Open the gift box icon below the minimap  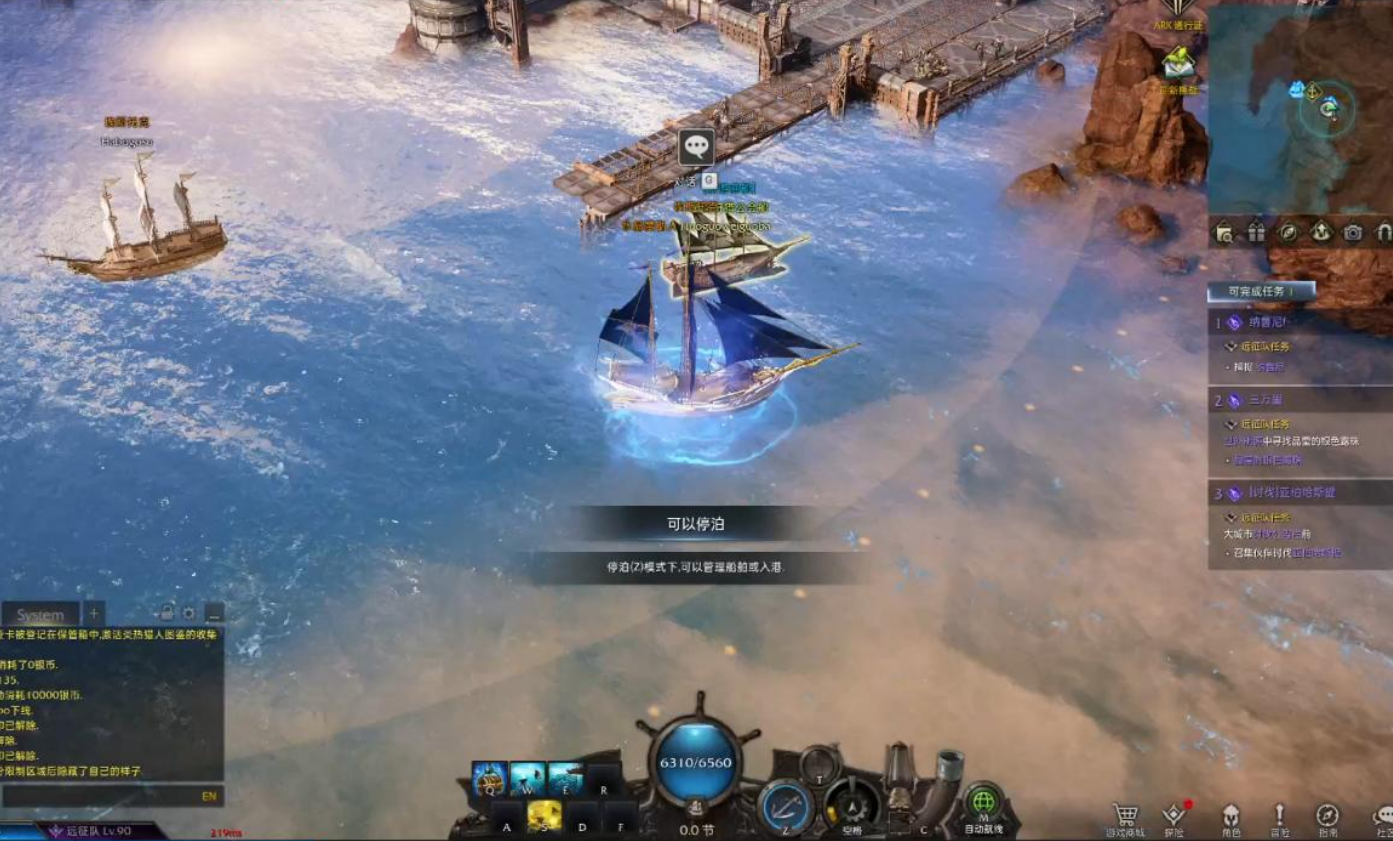(x=1256, y=233)
